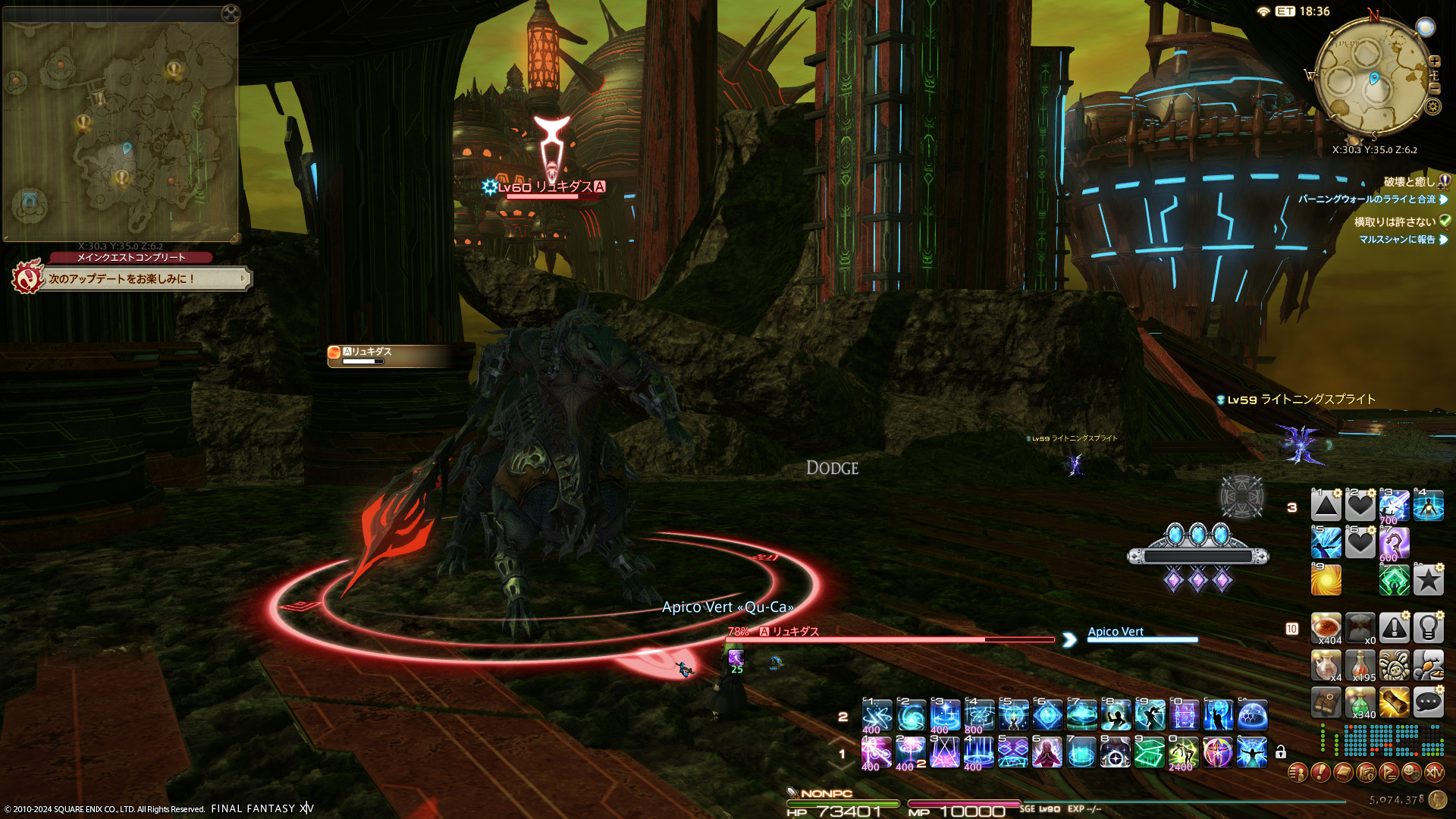Select the 破壊と癒し quest in the tracker
The width and height of the screenshot is (1456, 819).
[x=1409, y=182]
